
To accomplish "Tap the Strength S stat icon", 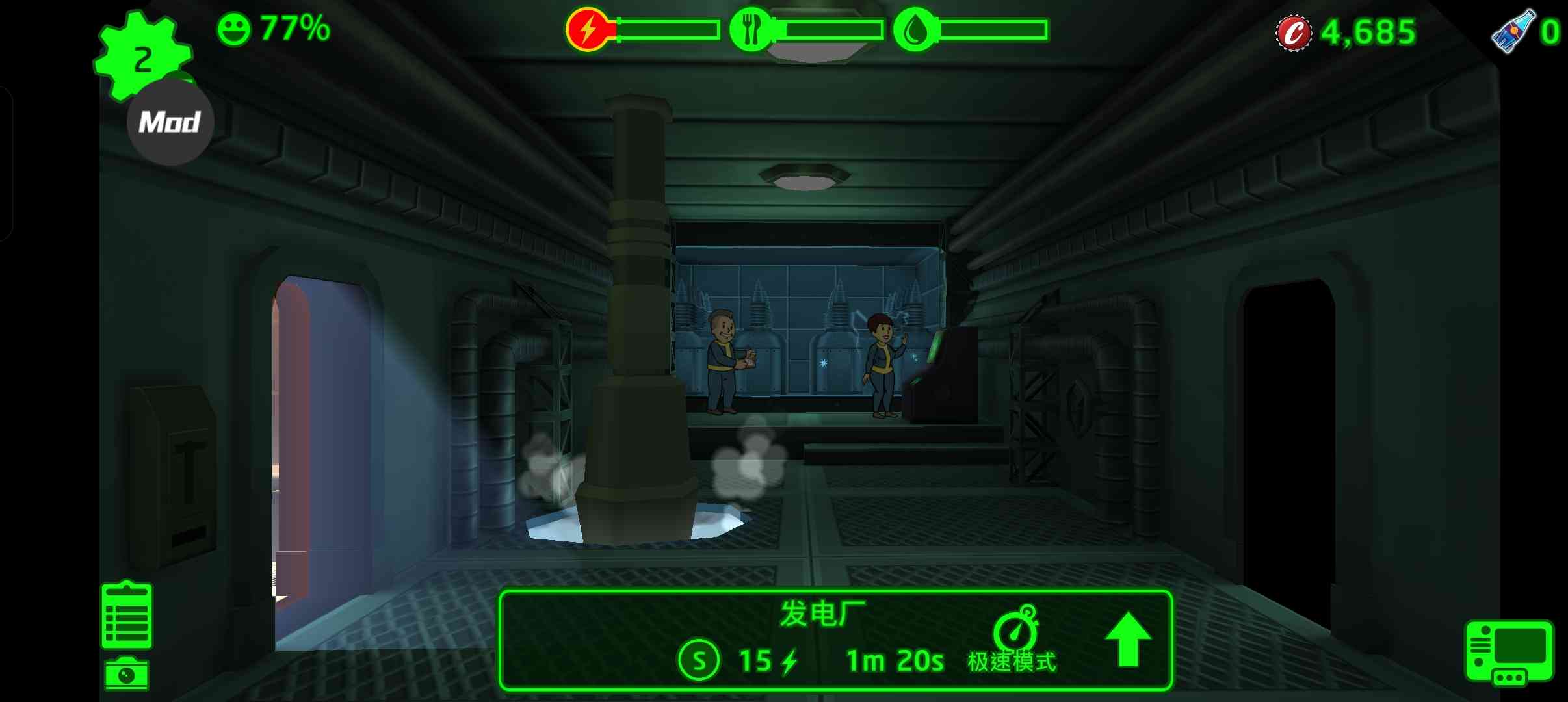I will click(x=698, y=660).
